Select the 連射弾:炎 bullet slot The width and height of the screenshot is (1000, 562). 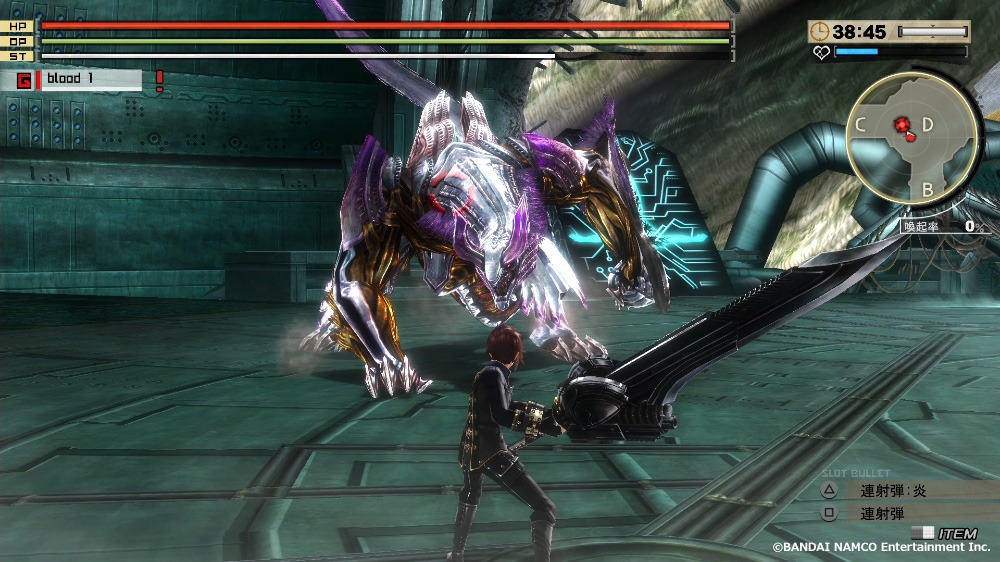[895, 491]
